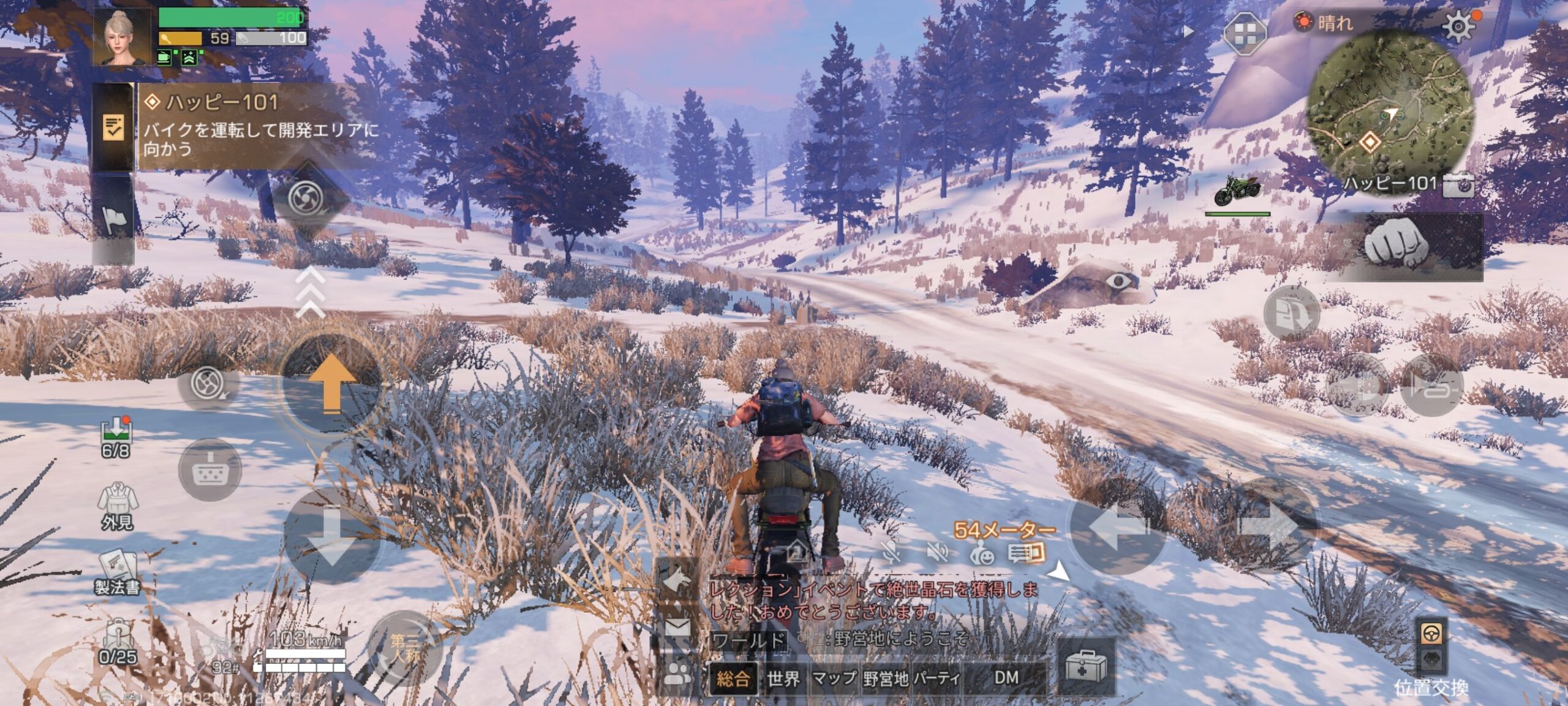Select the マップ chat tab

click(x=834, y=678)
